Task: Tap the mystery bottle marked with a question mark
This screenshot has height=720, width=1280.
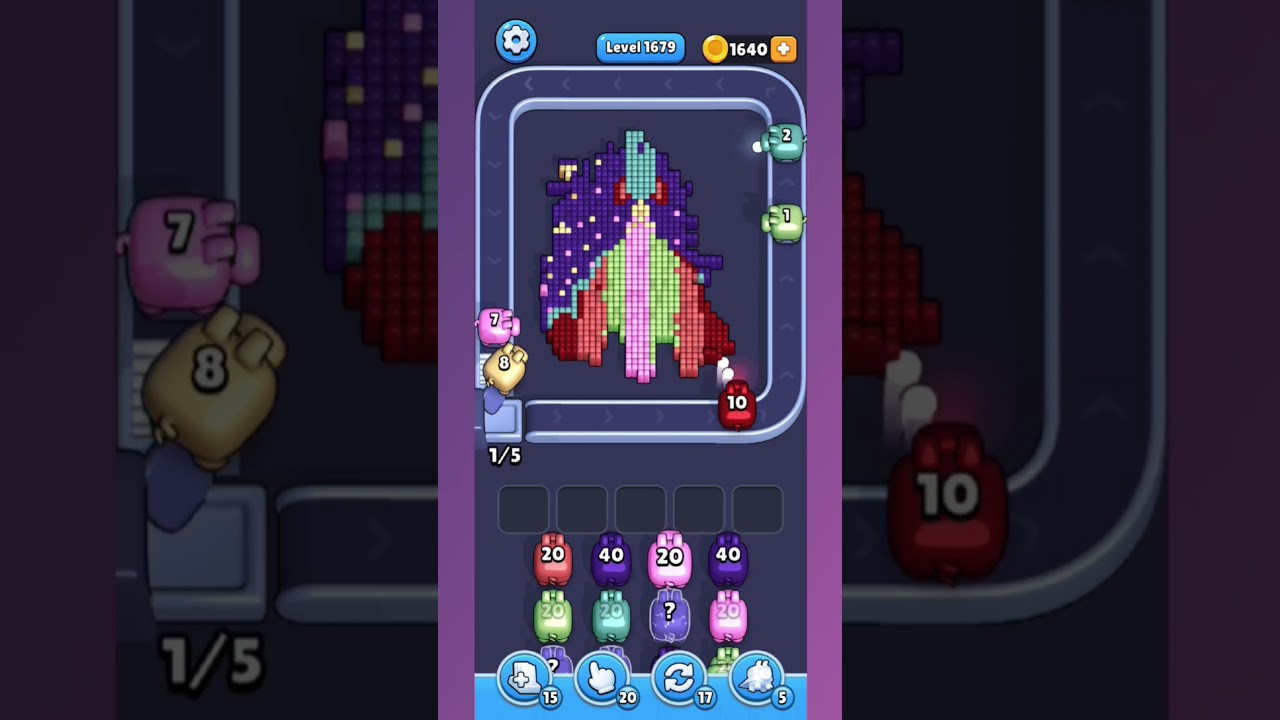Action: (668, 615)
